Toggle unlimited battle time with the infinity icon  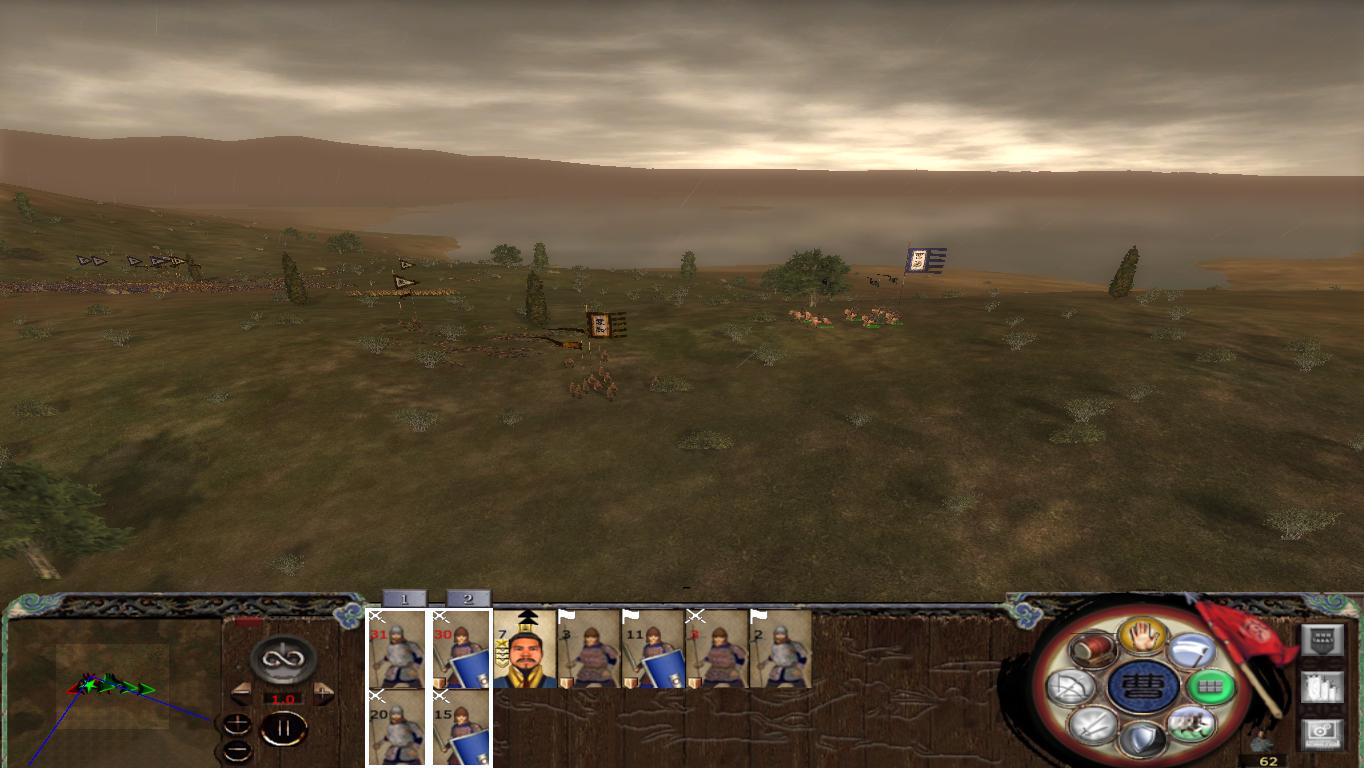coord(281,657)
